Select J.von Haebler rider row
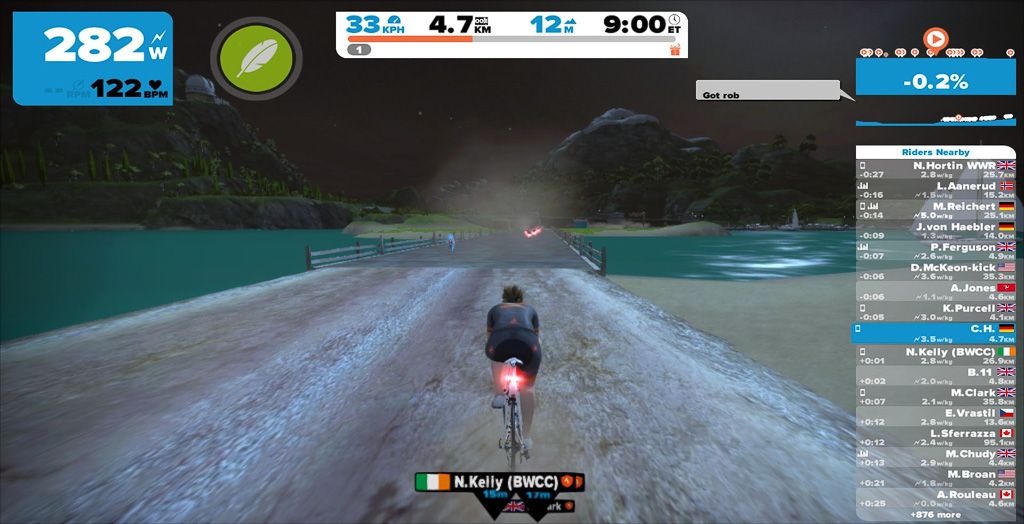 coord(935,231)
